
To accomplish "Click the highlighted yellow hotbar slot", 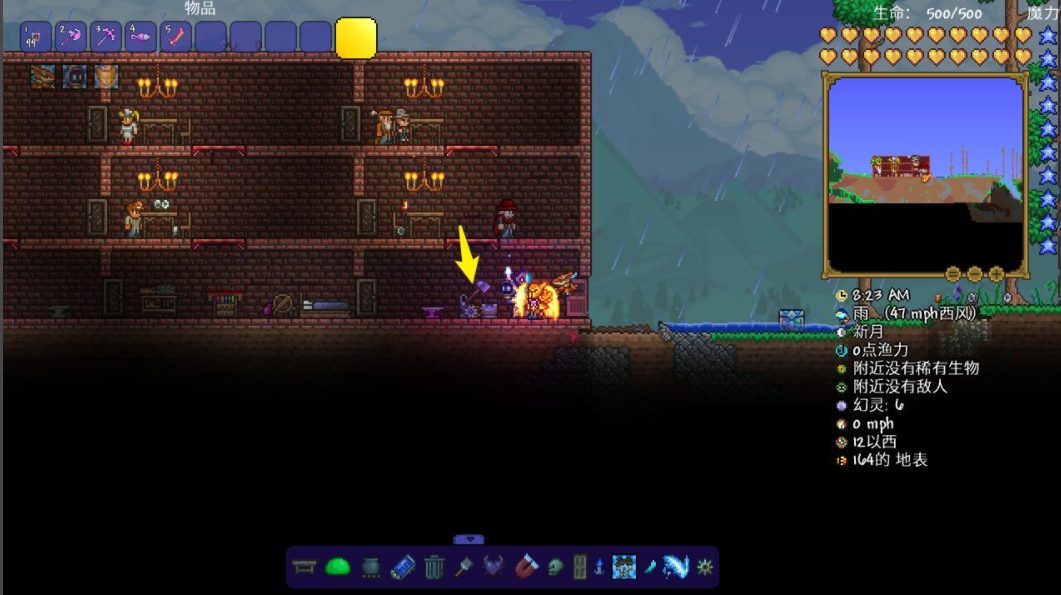I will point(356,38).
